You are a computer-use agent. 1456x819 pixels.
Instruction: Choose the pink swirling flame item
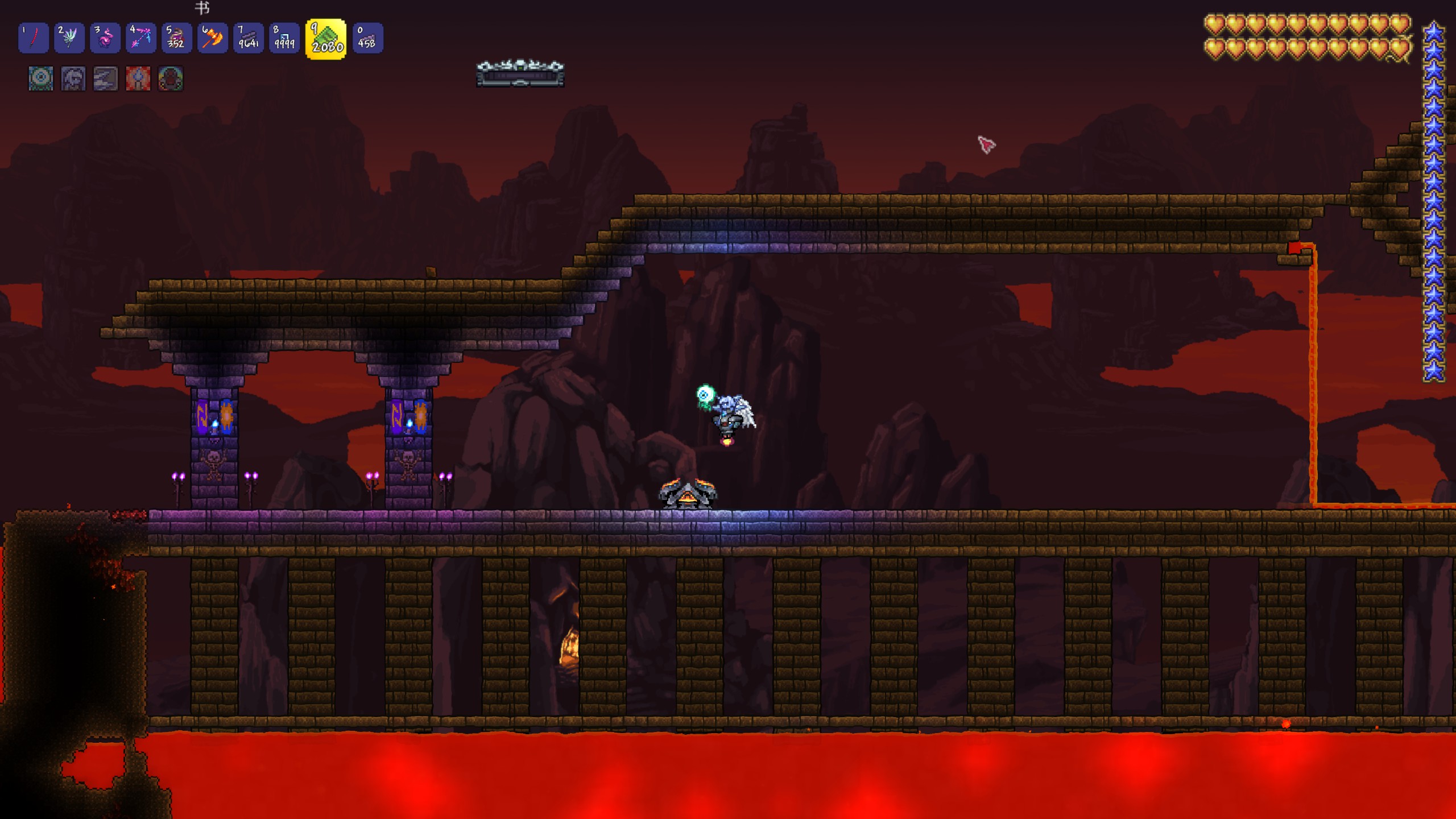click(x=105, y=38)
